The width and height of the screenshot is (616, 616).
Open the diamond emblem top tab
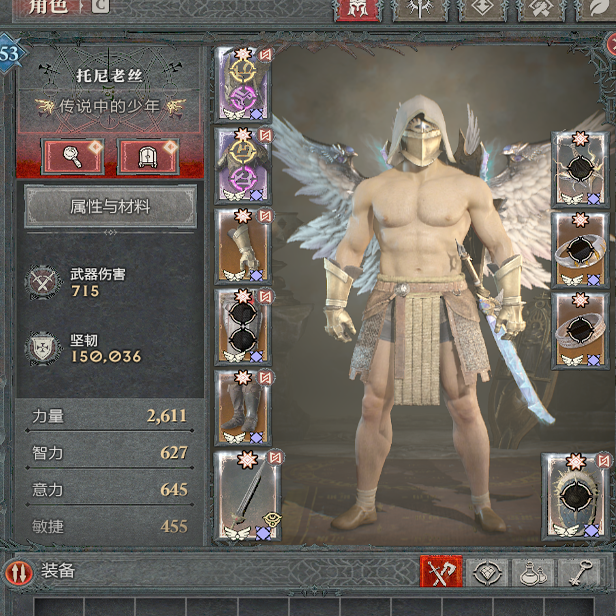click(483, 9)
